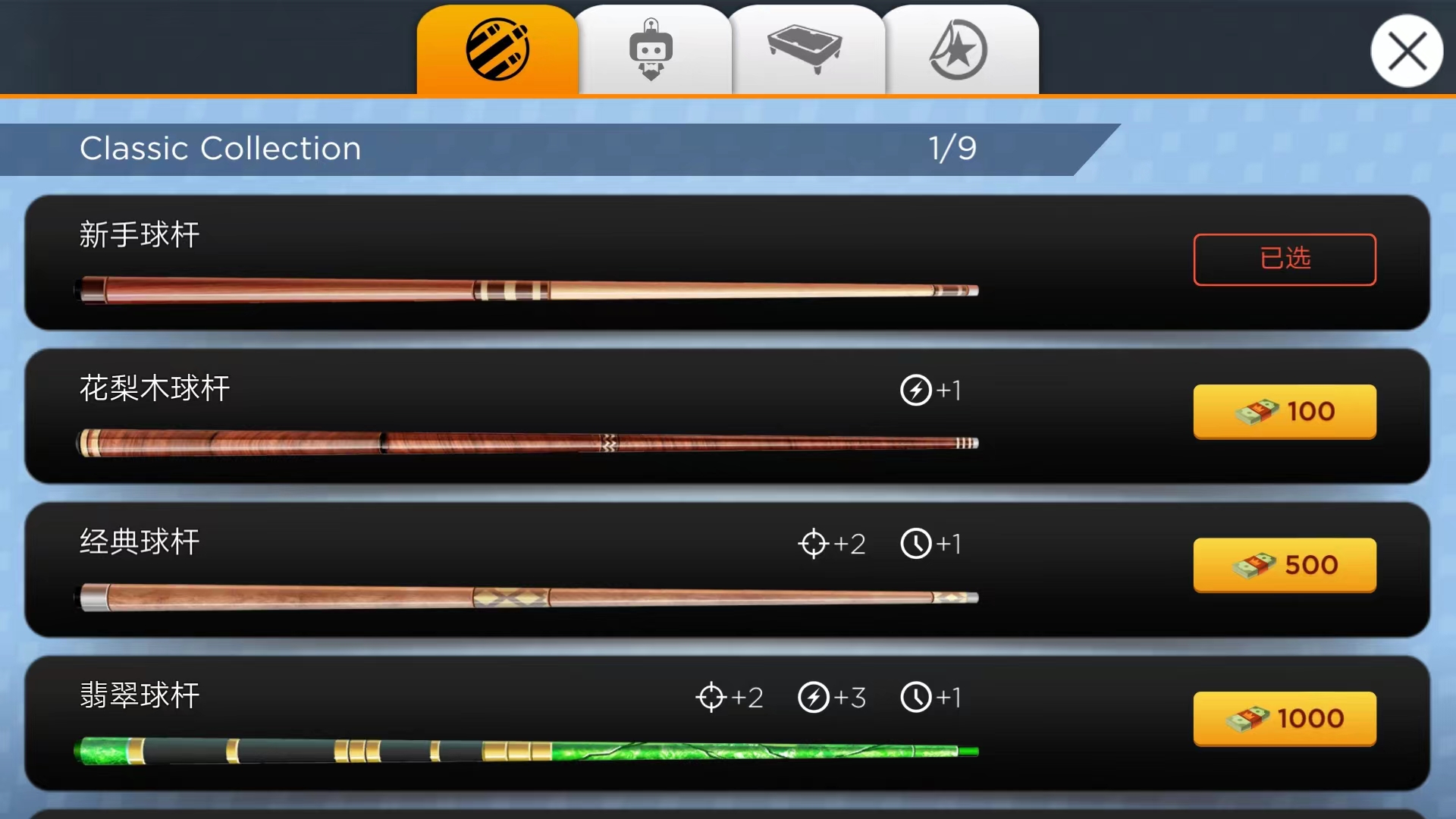Buy the 翡翠球杆 for 1000 cash
Viewport: 1456px width, 819px height.
pyautogui.click(x=1285, y=718)
